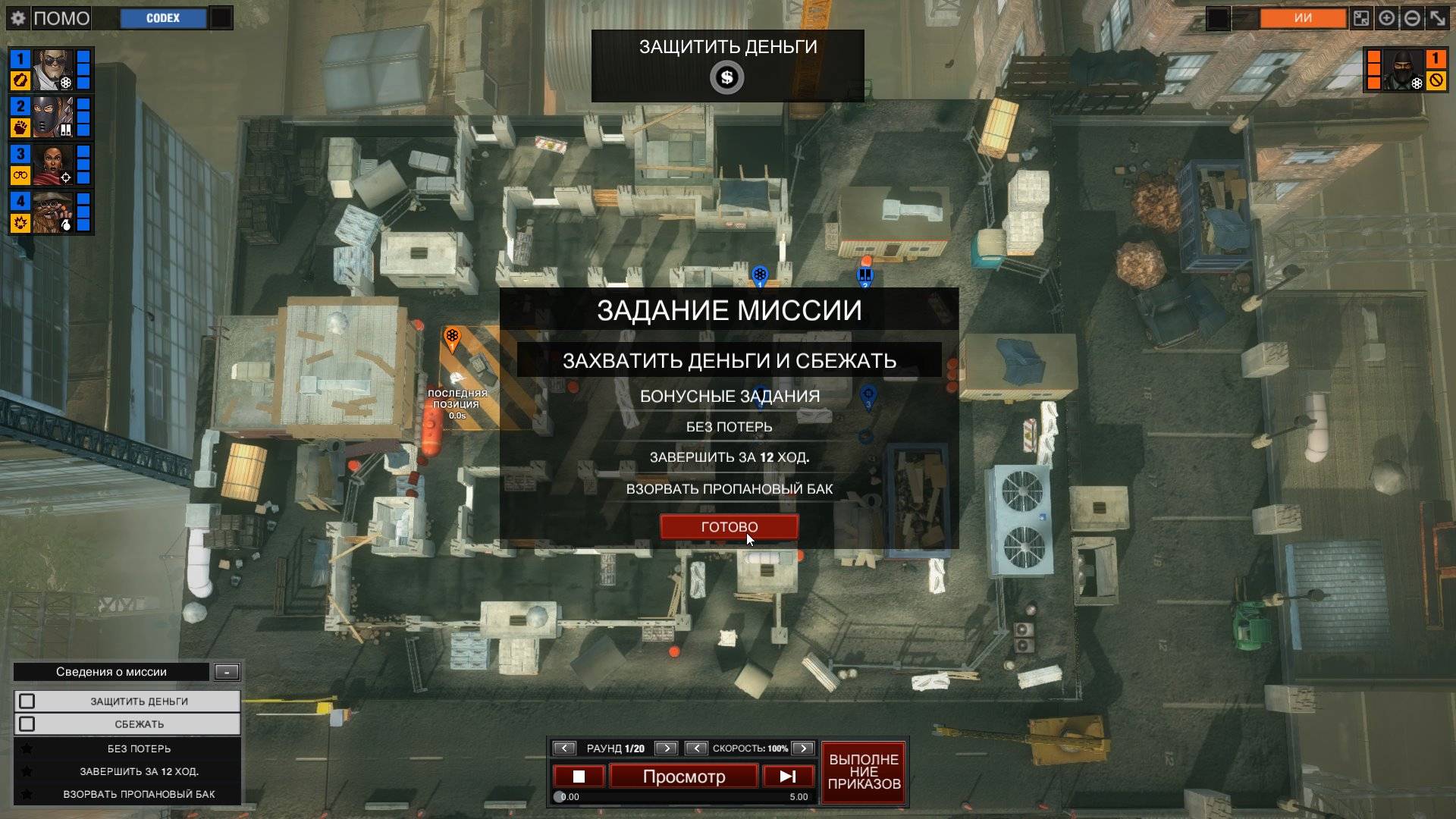Select squad member 1 portrait with sunglasses
Screen dimensions: 1456x819
(52, 70)
